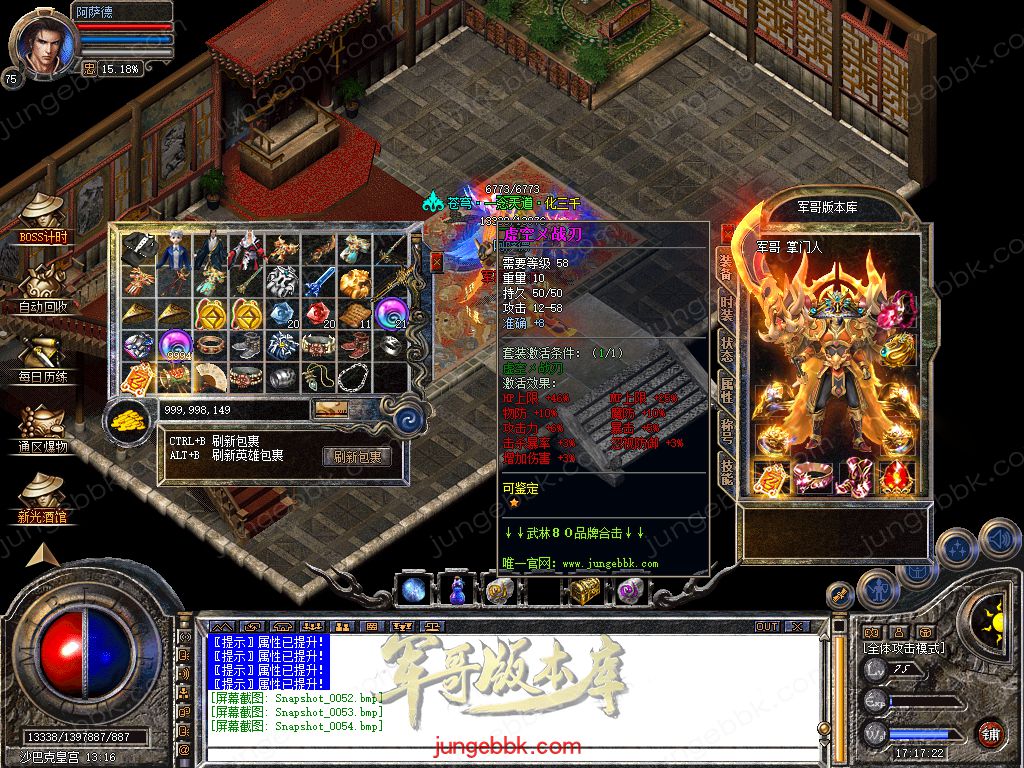This screenshot has height=768, width=1024.
Task: Select the folding fan item in the bag
Action: (x=211, y=378)
